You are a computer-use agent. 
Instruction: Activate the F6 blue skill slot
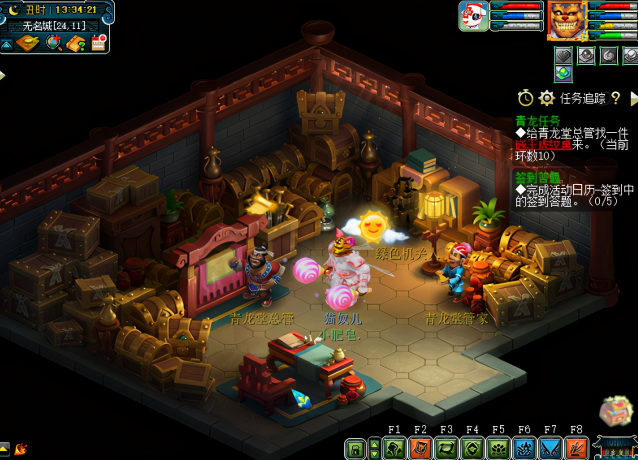524,449
